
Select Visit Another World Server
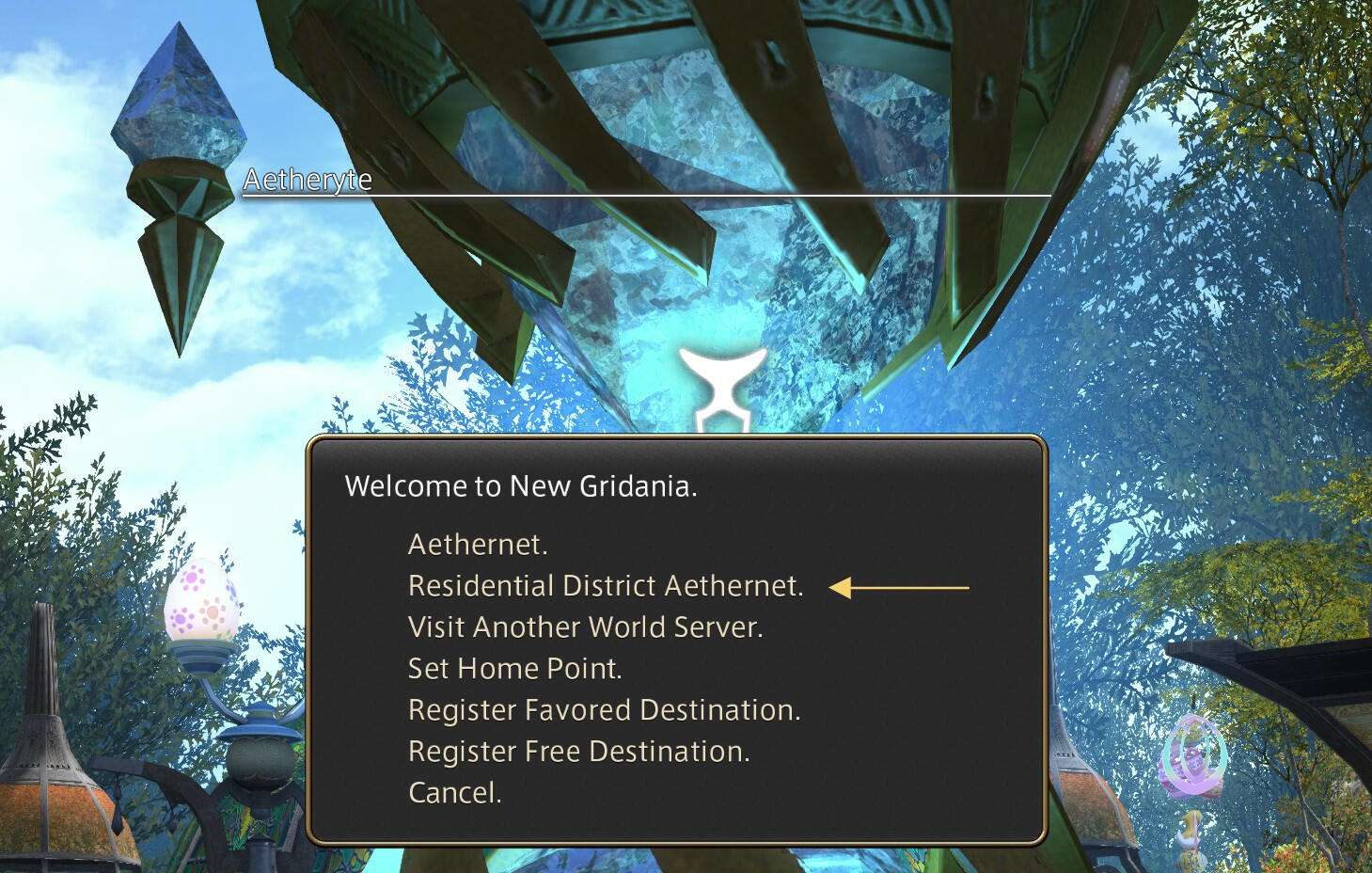coord(585,627)
